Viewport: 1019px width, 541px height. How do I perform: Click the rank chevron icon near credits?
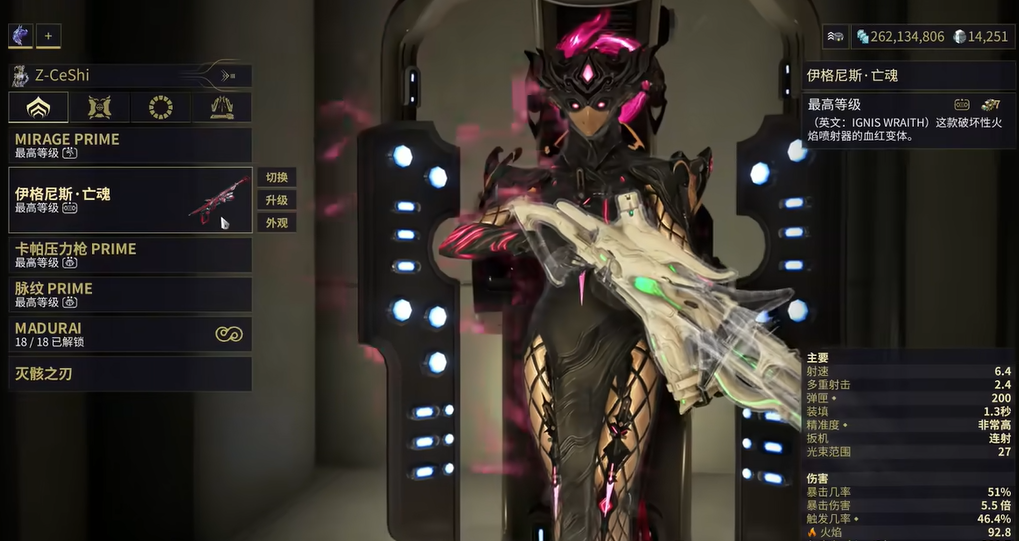click(x=835, y=36)
